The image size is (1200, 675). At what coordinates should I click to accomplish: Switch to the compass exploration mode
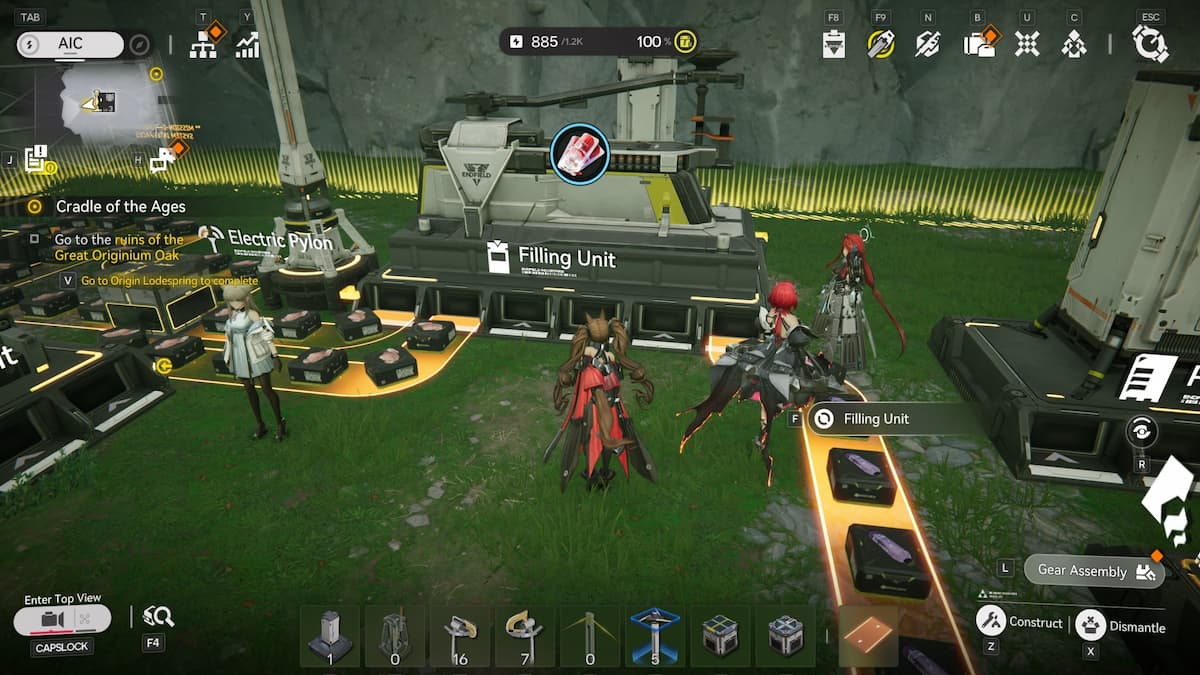[140, 44]
